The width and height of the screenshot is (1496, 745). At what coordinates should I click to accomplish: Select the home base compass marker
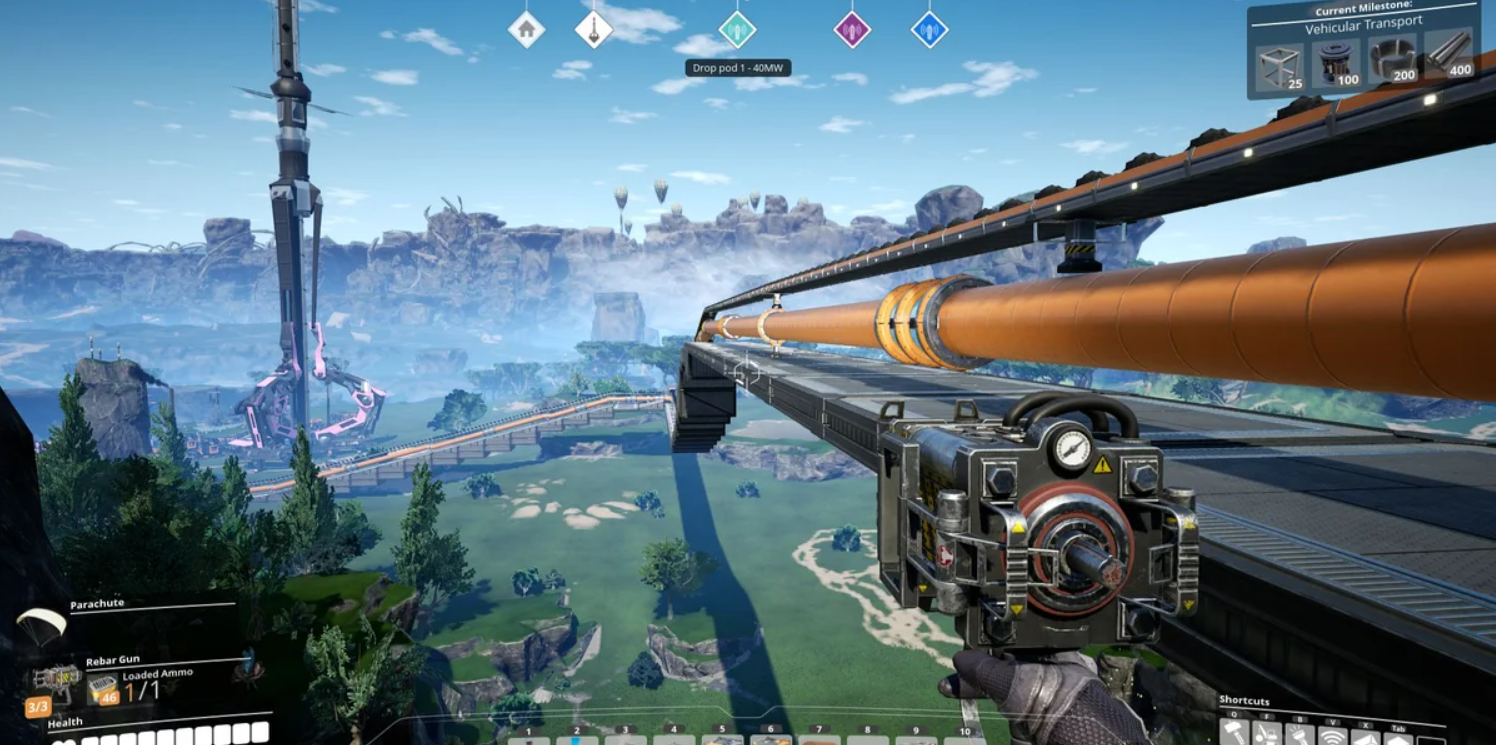tap(526, 29)
